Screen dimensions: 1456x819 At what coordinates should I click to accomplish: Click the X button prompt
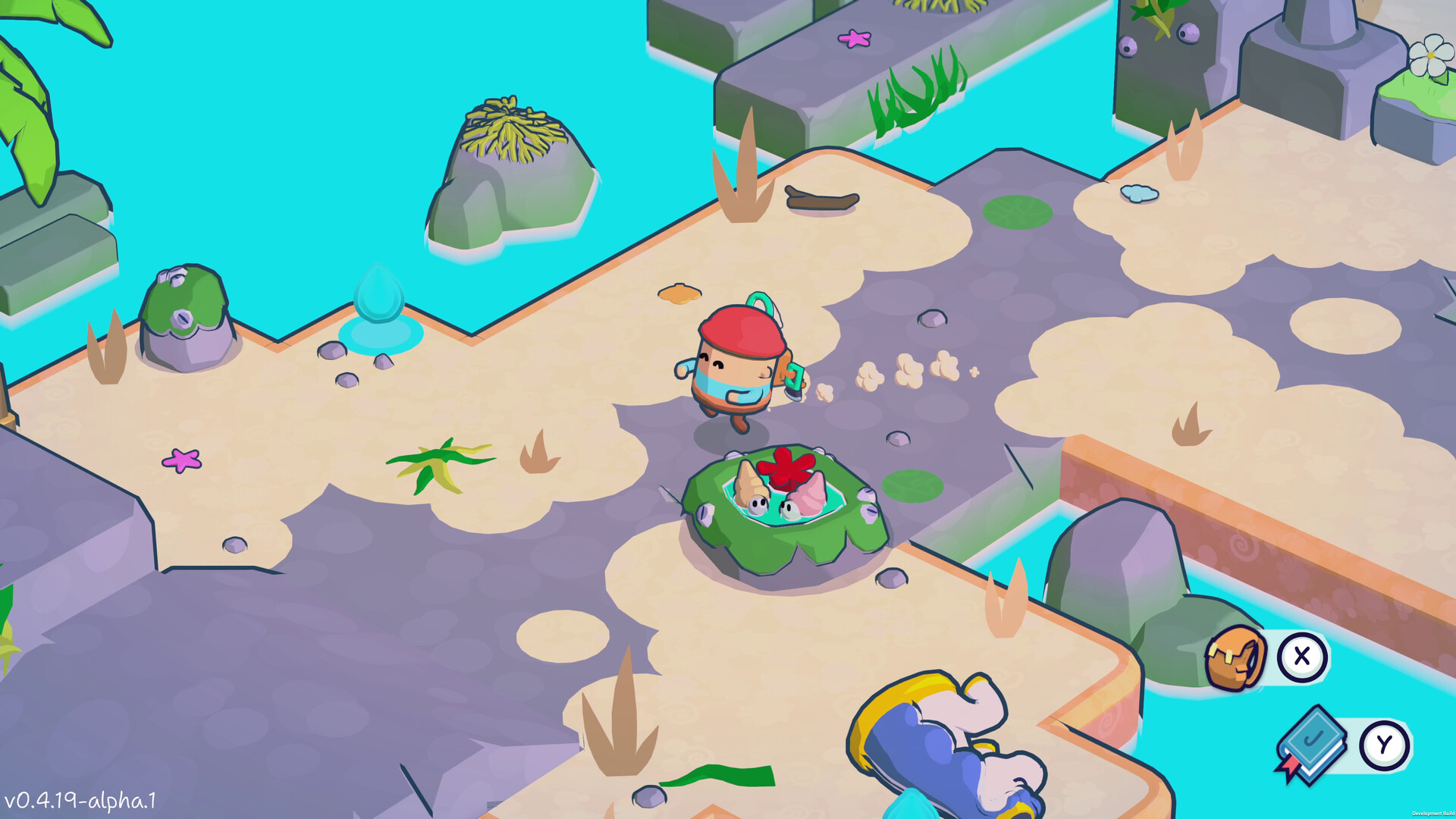pyautogui.click(x=1301, y=657)
